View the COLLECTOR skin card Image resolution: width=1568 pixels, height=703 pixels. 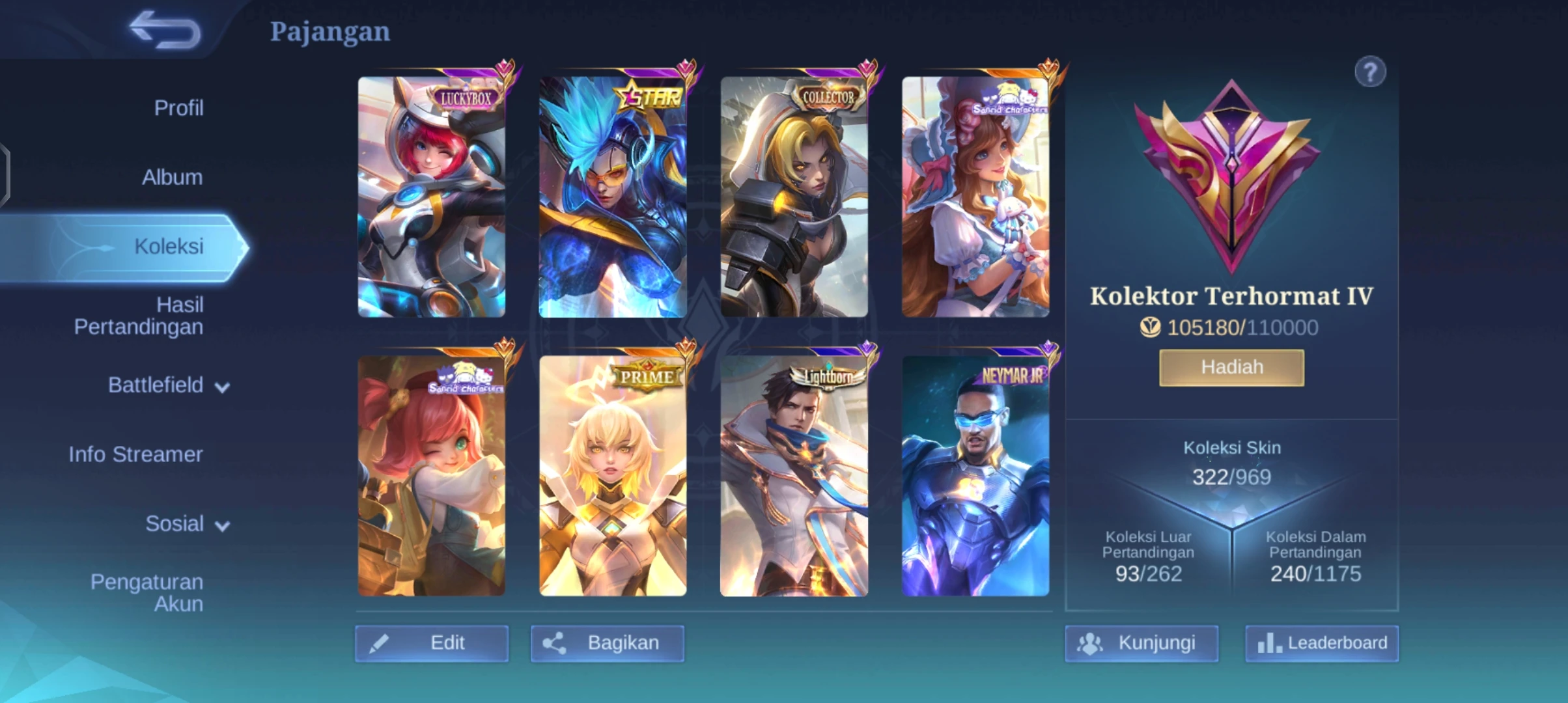point(794,197)
